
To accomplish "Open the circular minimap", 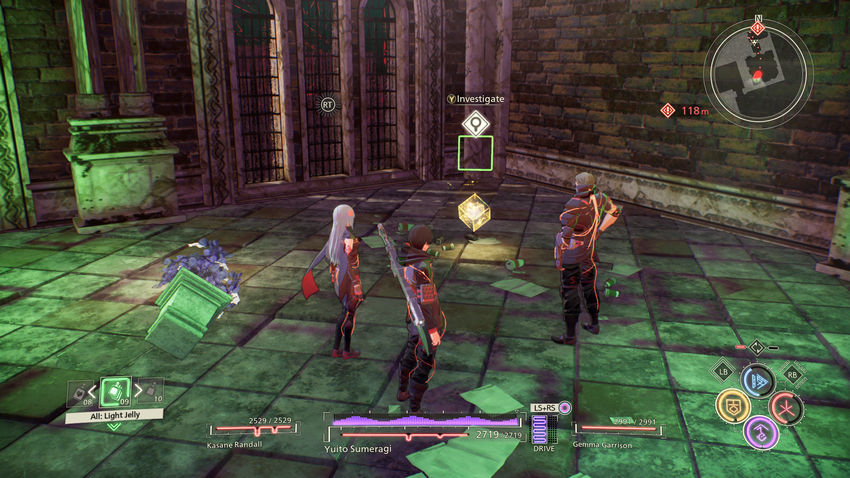I will pyautogui.click(x=756, y=73).
